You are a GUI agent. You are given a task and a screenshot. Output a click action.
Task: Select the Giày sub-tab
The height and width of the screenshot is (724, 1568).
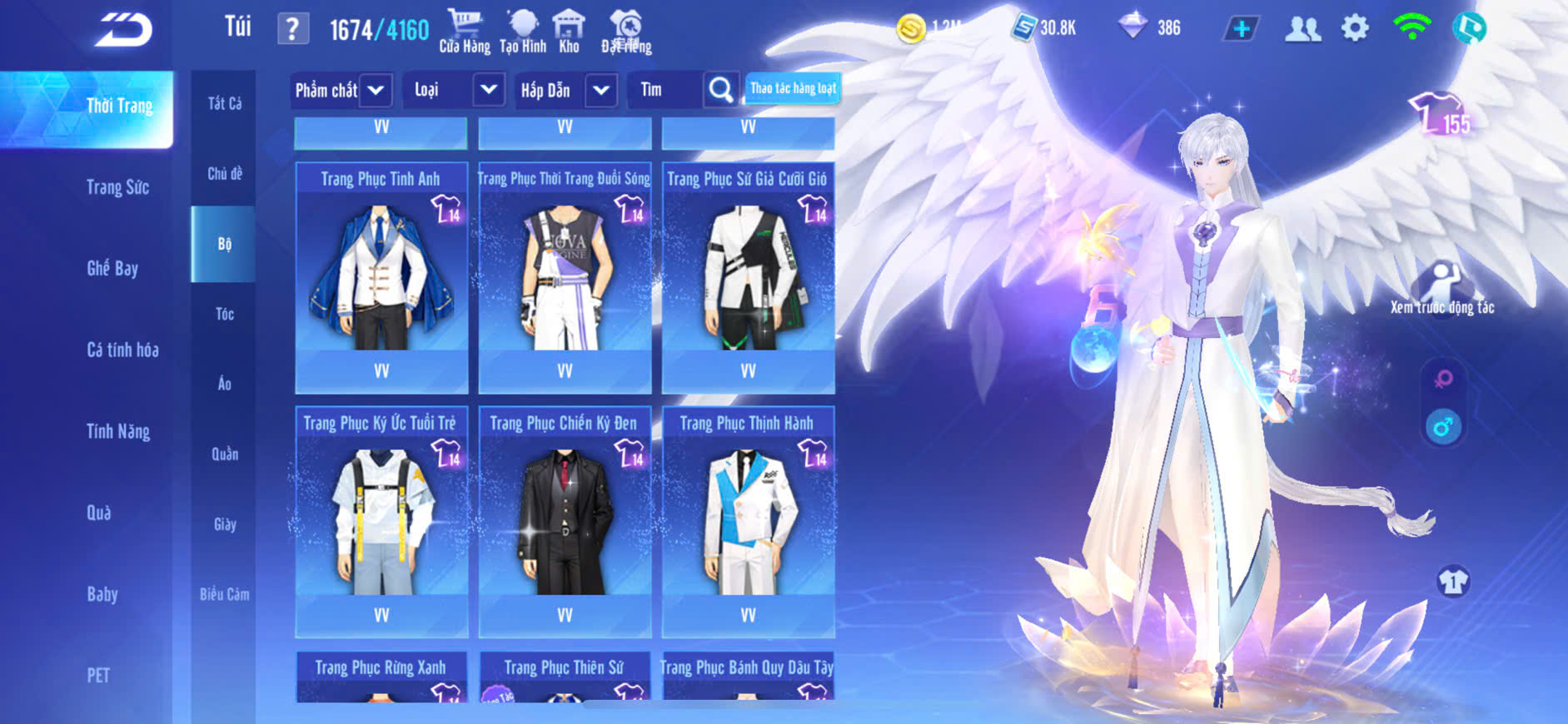224,524
